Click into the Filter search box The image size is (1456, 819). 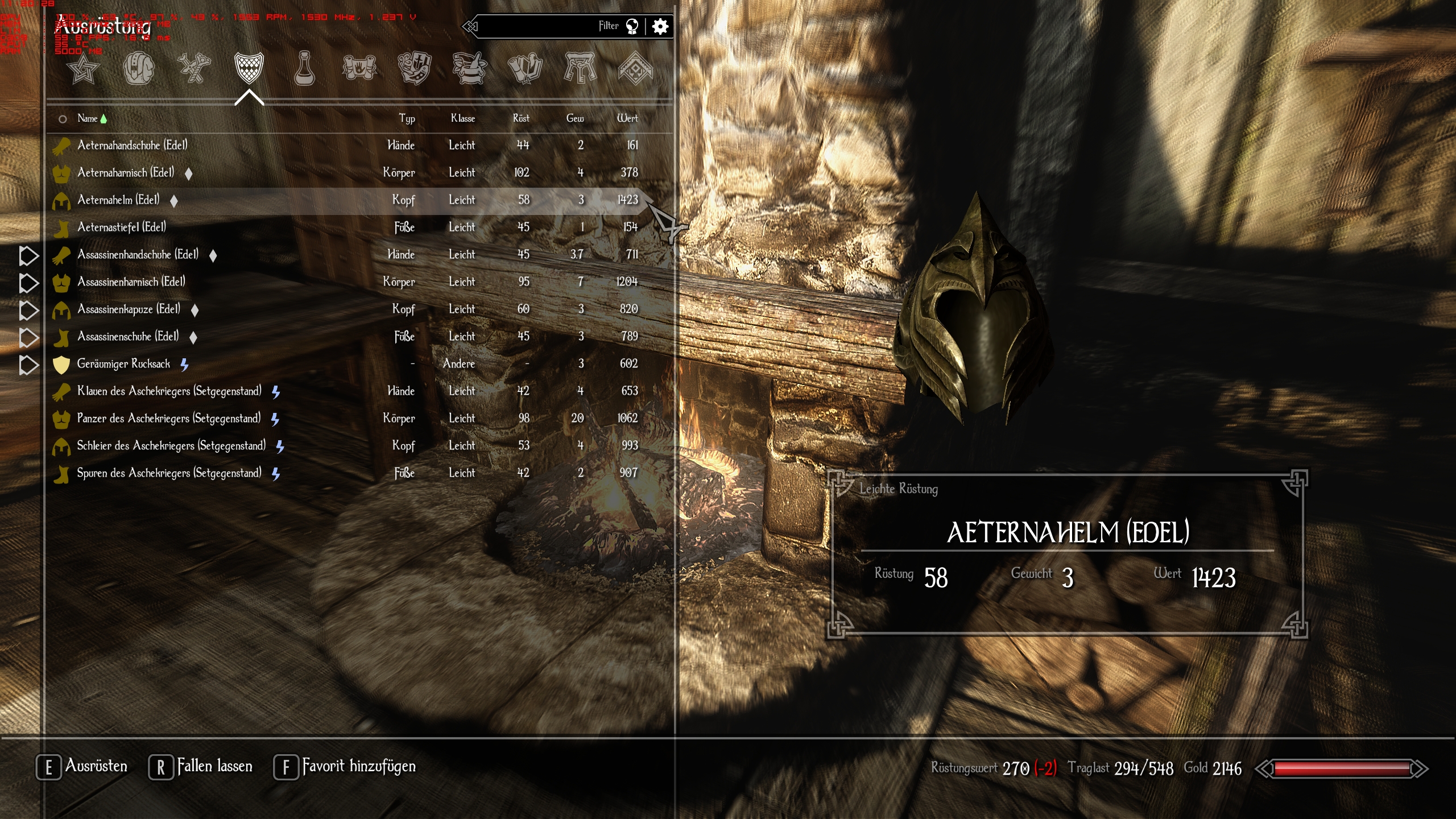pos(540,26)
